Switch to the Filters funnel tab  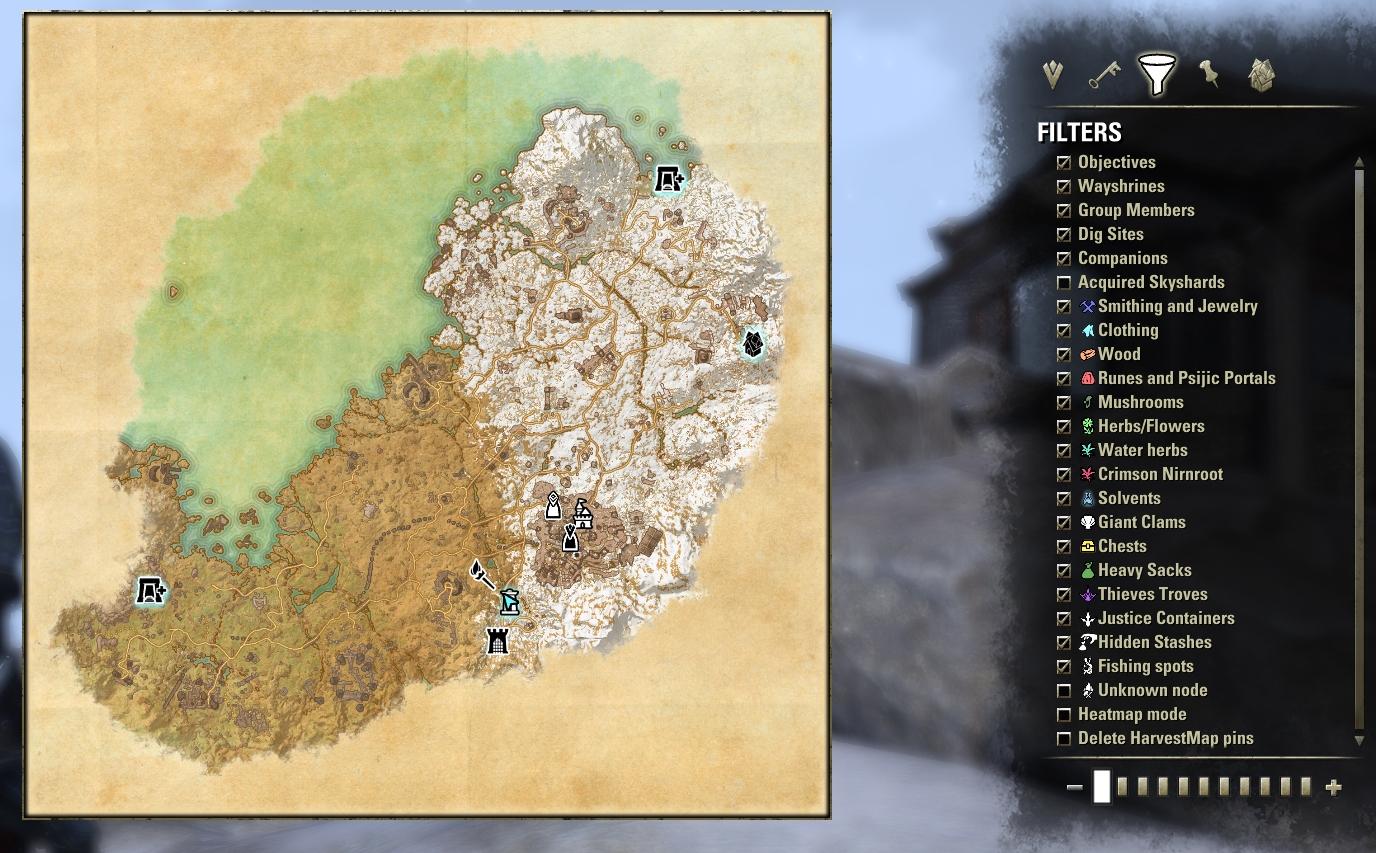[x=1157, y=74]
